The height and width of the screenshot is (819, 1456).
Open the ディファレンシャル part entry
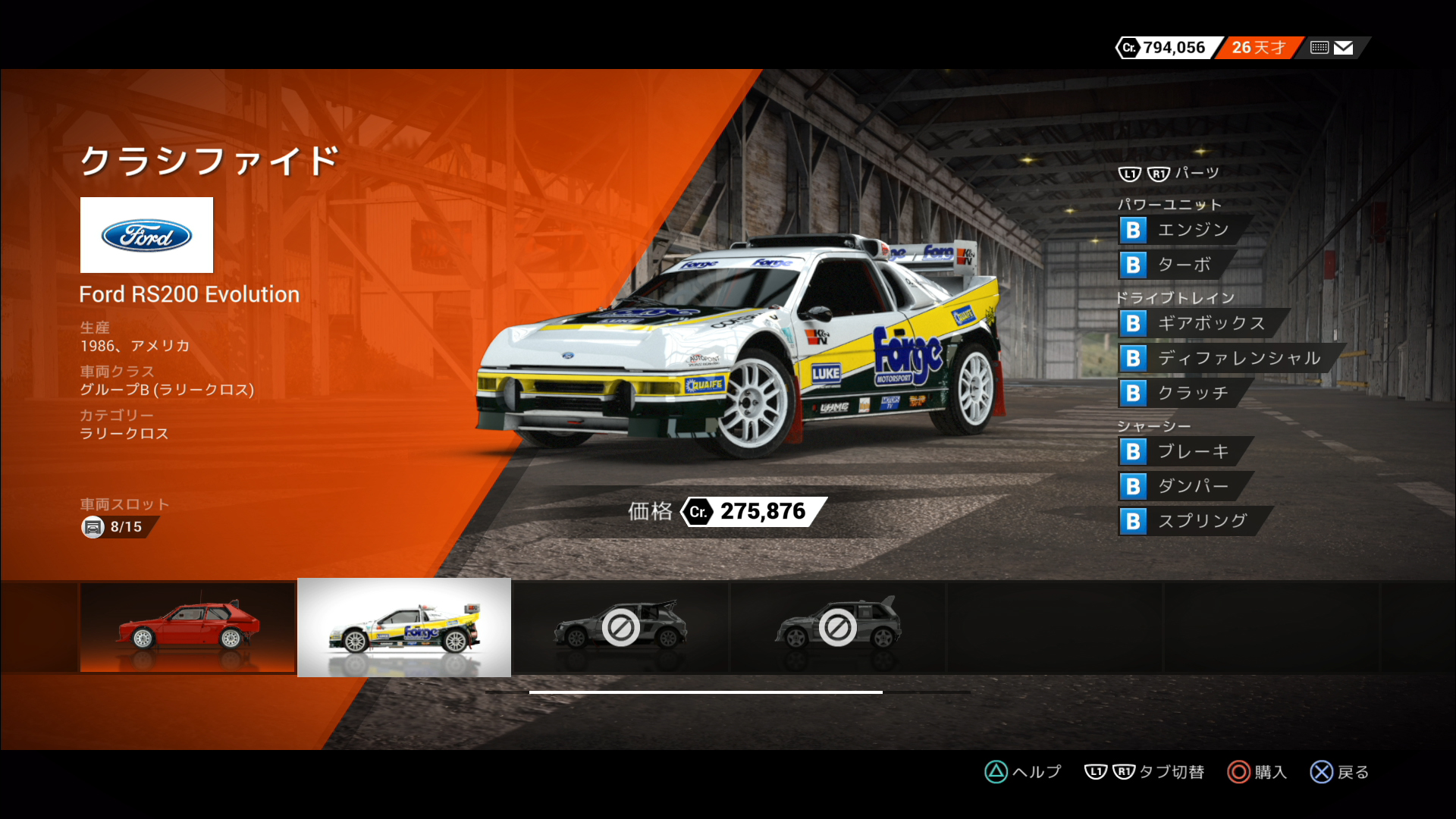click(x=1228, y=358)
